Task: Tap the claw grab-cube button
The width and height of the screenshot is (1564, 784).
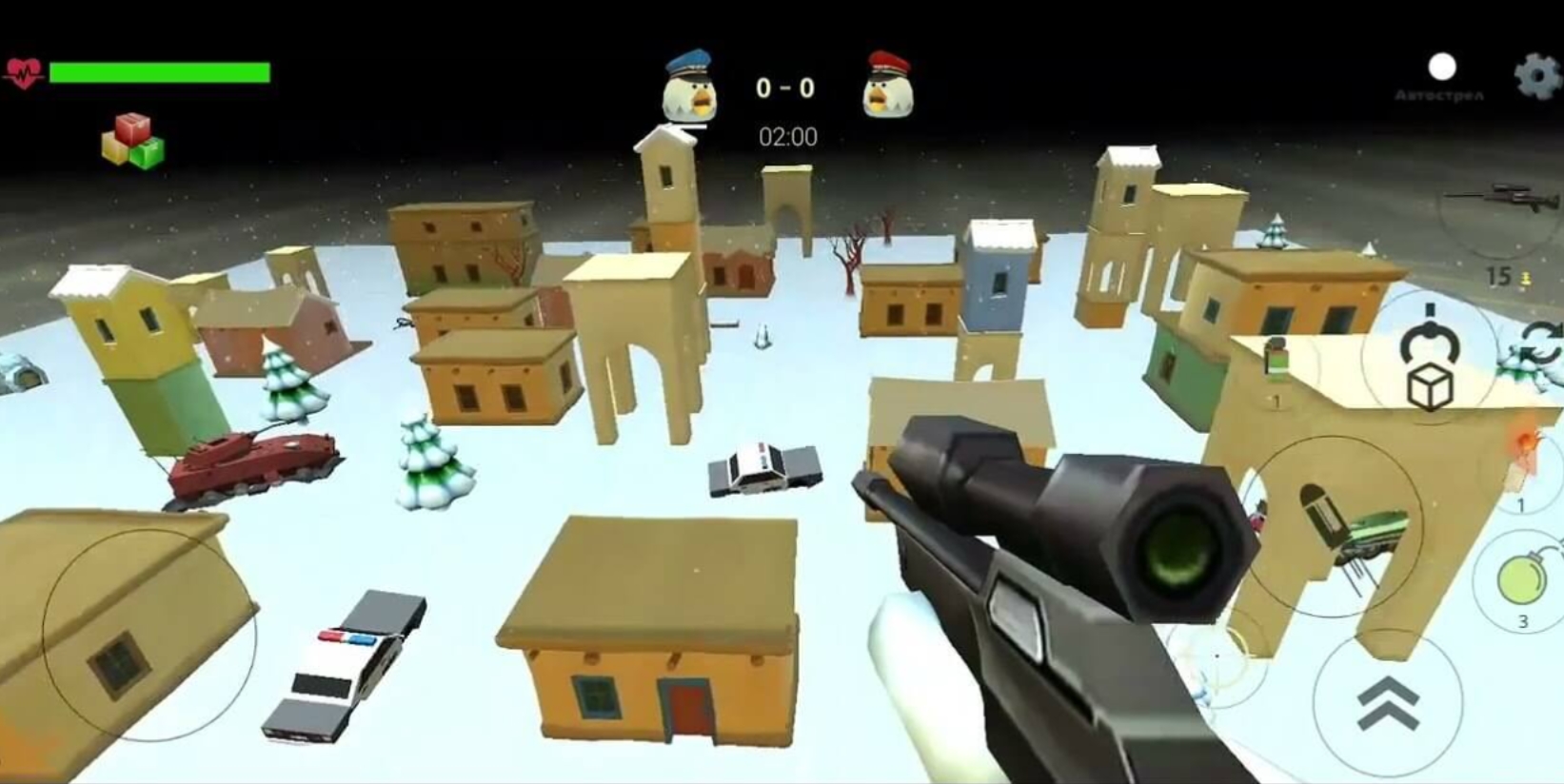Action: 1428,358
